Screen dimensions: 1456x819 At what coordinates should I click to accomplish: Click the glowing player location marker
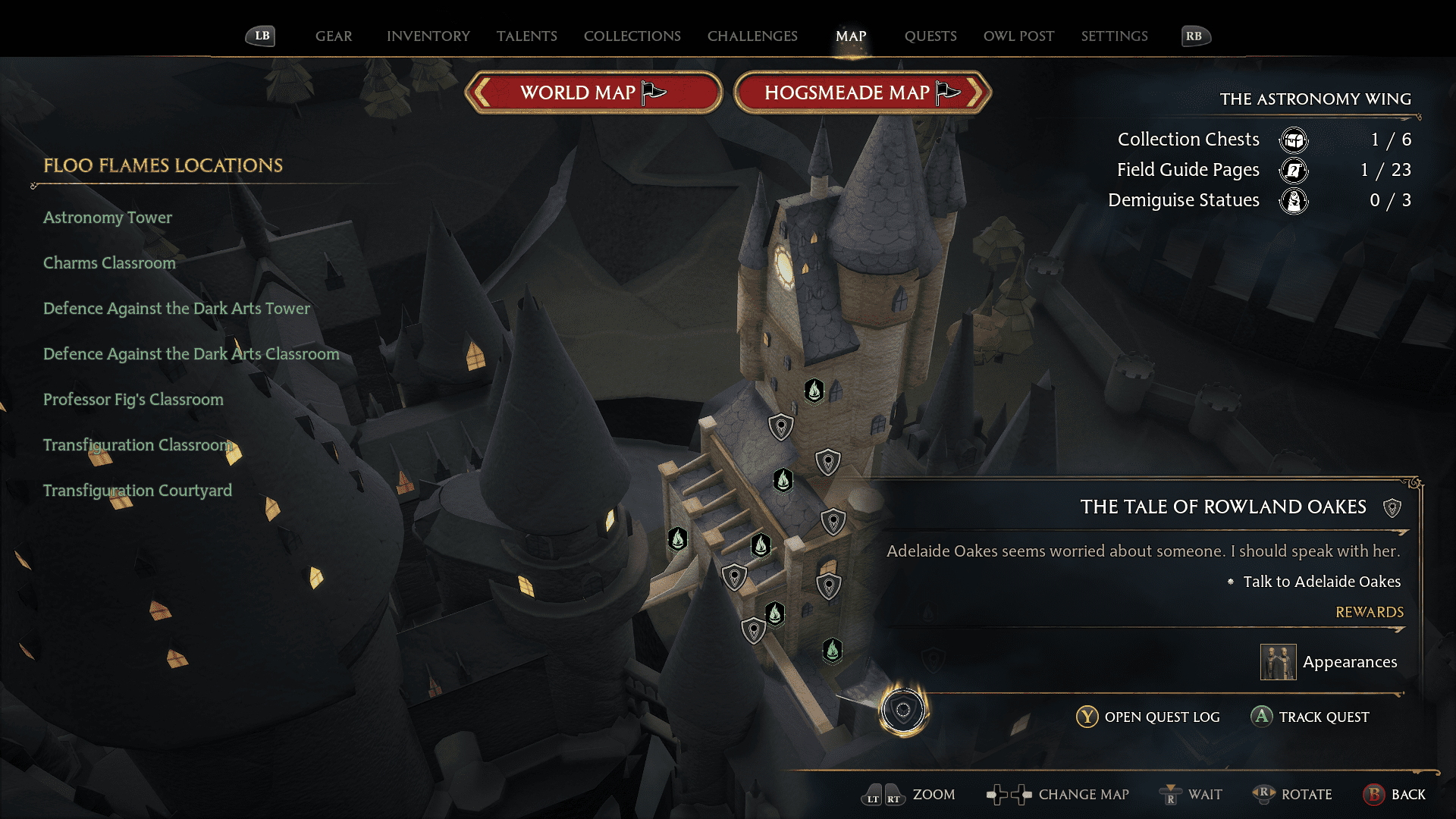click(902, 711)
